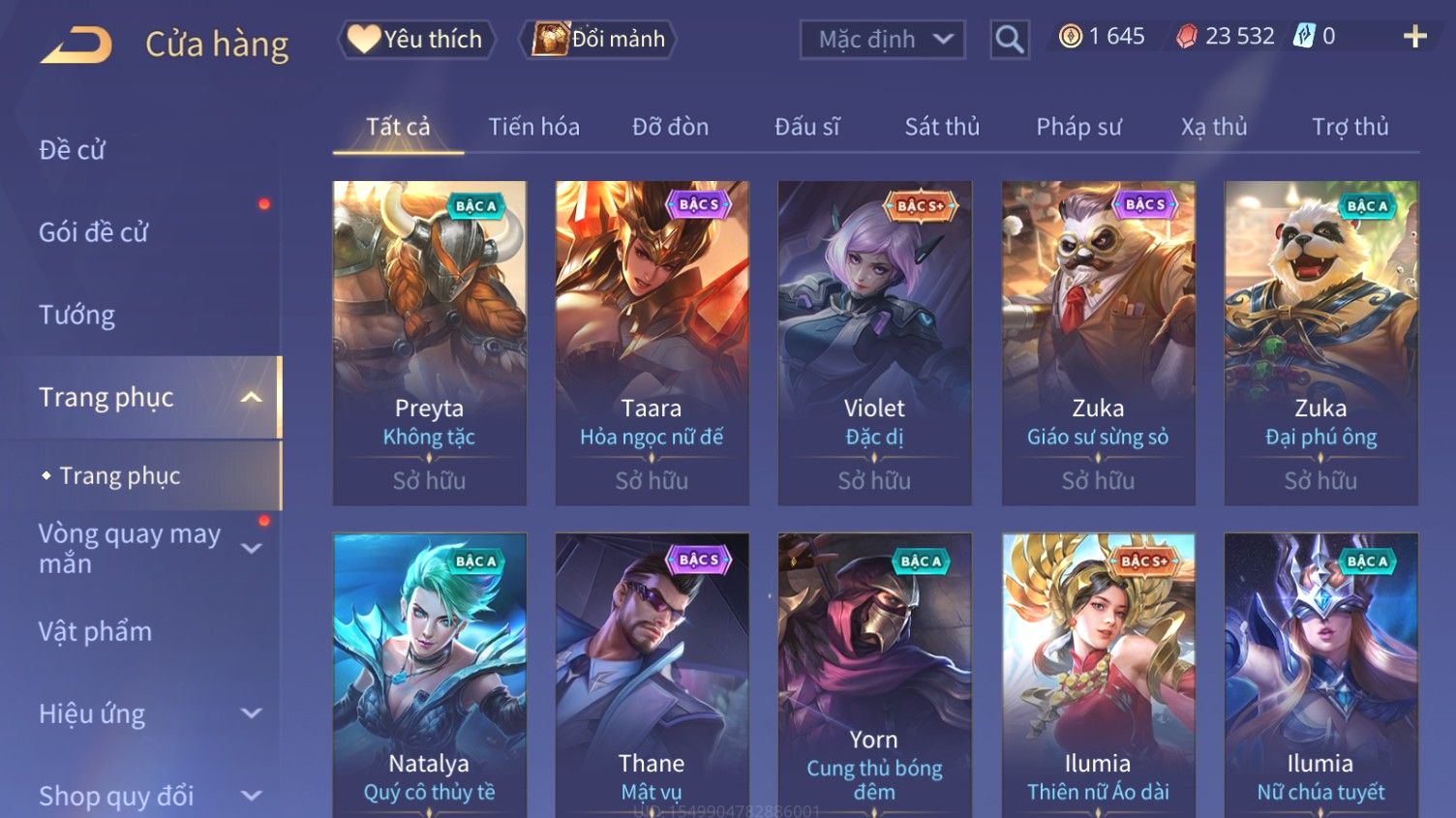Filter skins by Sát thủ

[x=942, y=127]
